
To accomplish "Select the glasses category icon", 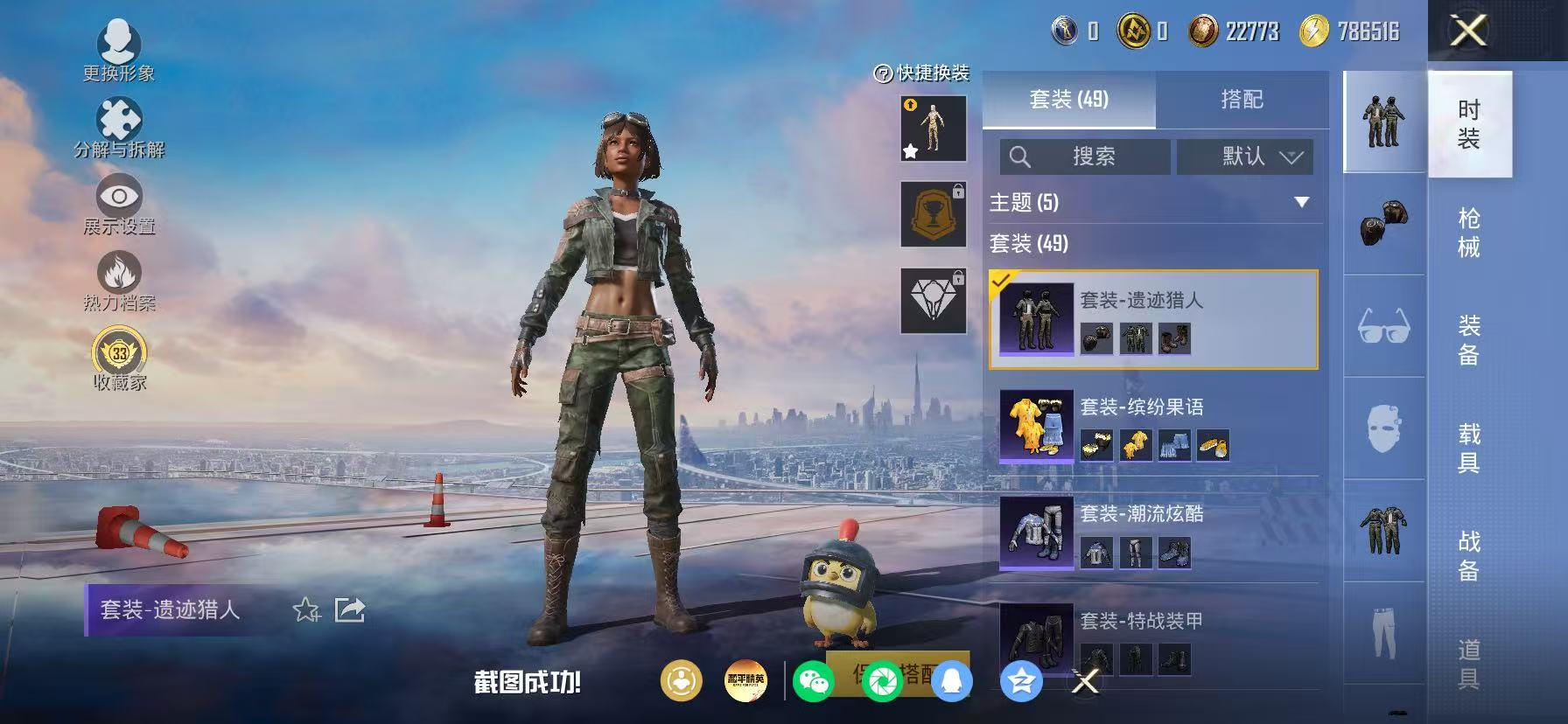I will [1383, 326].
